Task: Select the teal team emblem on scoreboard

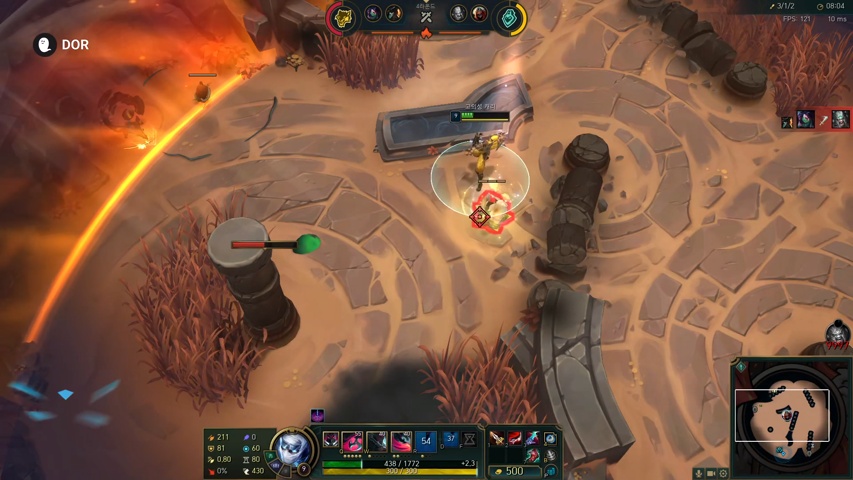Action: pyautogui.click(x=509, y=17)
